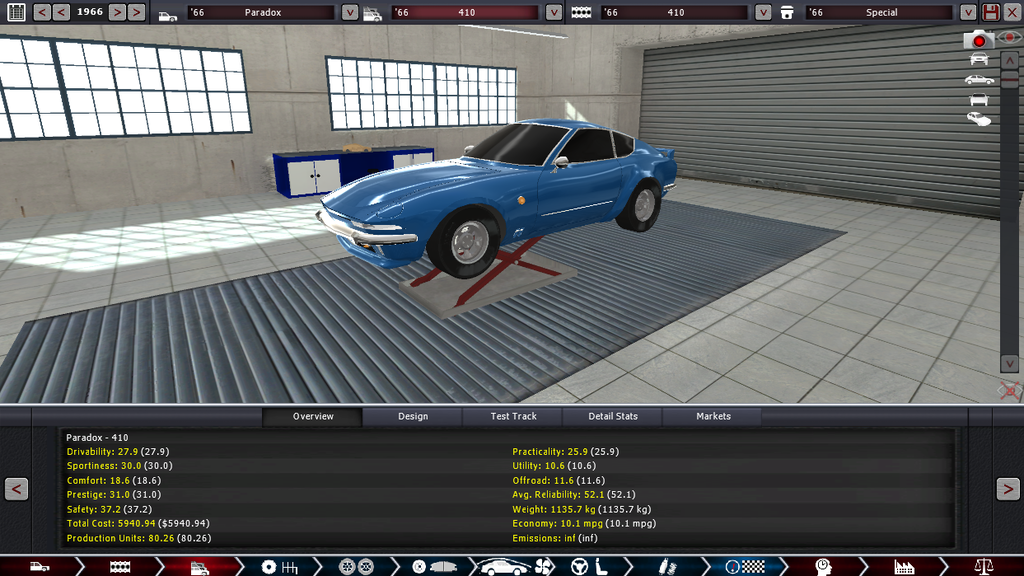Expand the Special engine variant dropdown
The height and width of the screenshot is (576, 1024).
pyautogui.click(x=967, y=13)
